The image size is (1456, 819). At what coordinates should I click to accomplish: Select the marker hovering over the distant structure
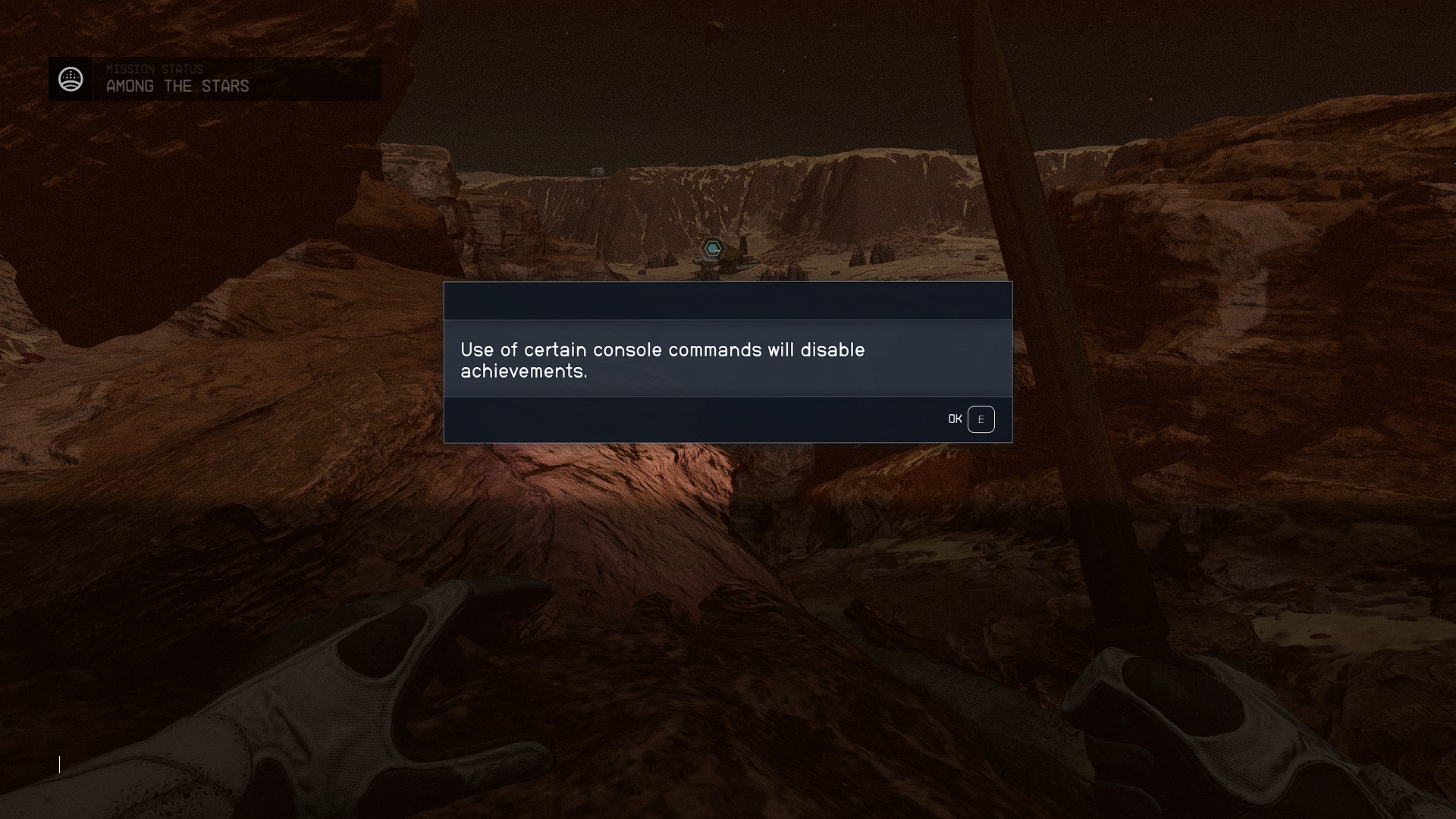tap(711, 247)
